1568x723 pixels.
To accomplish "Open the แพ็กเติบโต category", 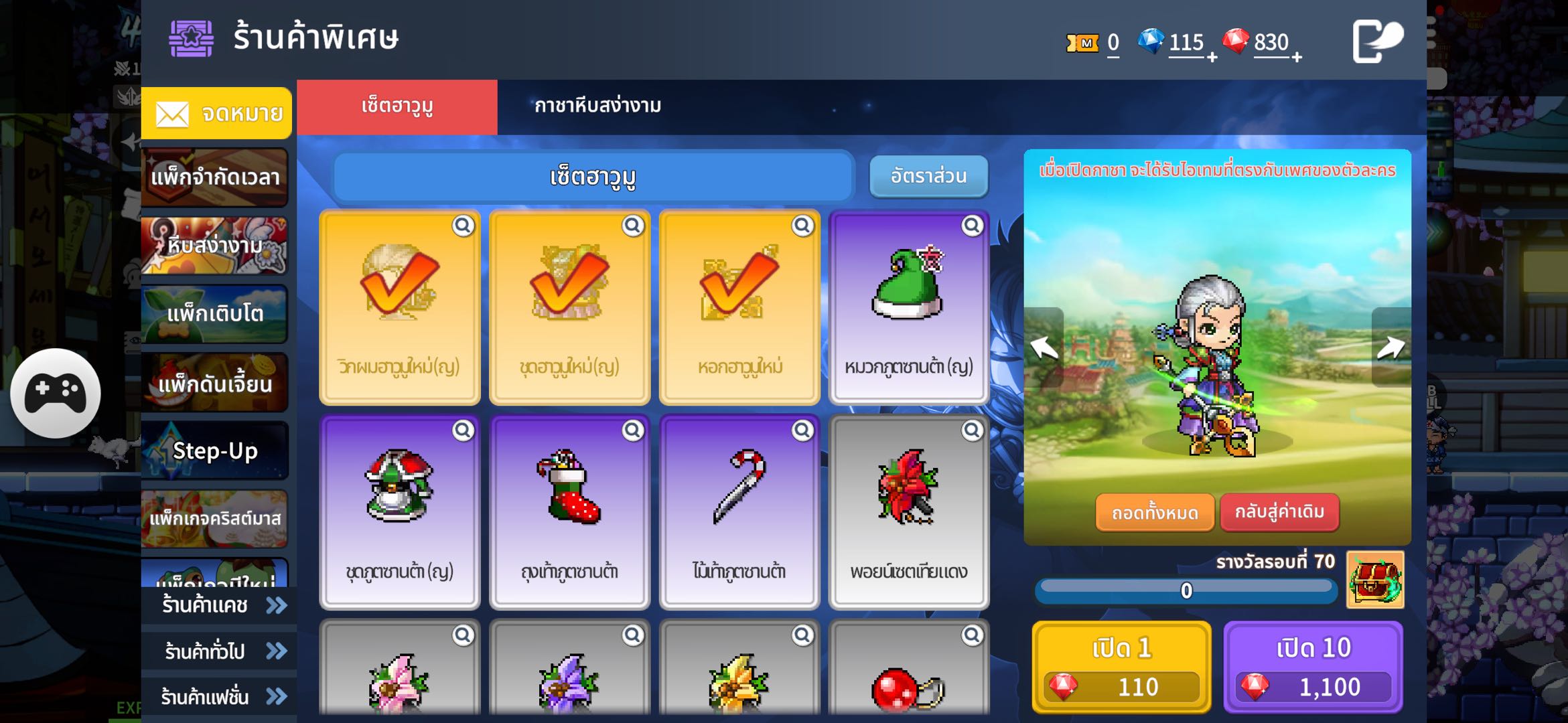I will tap(215, 314).
